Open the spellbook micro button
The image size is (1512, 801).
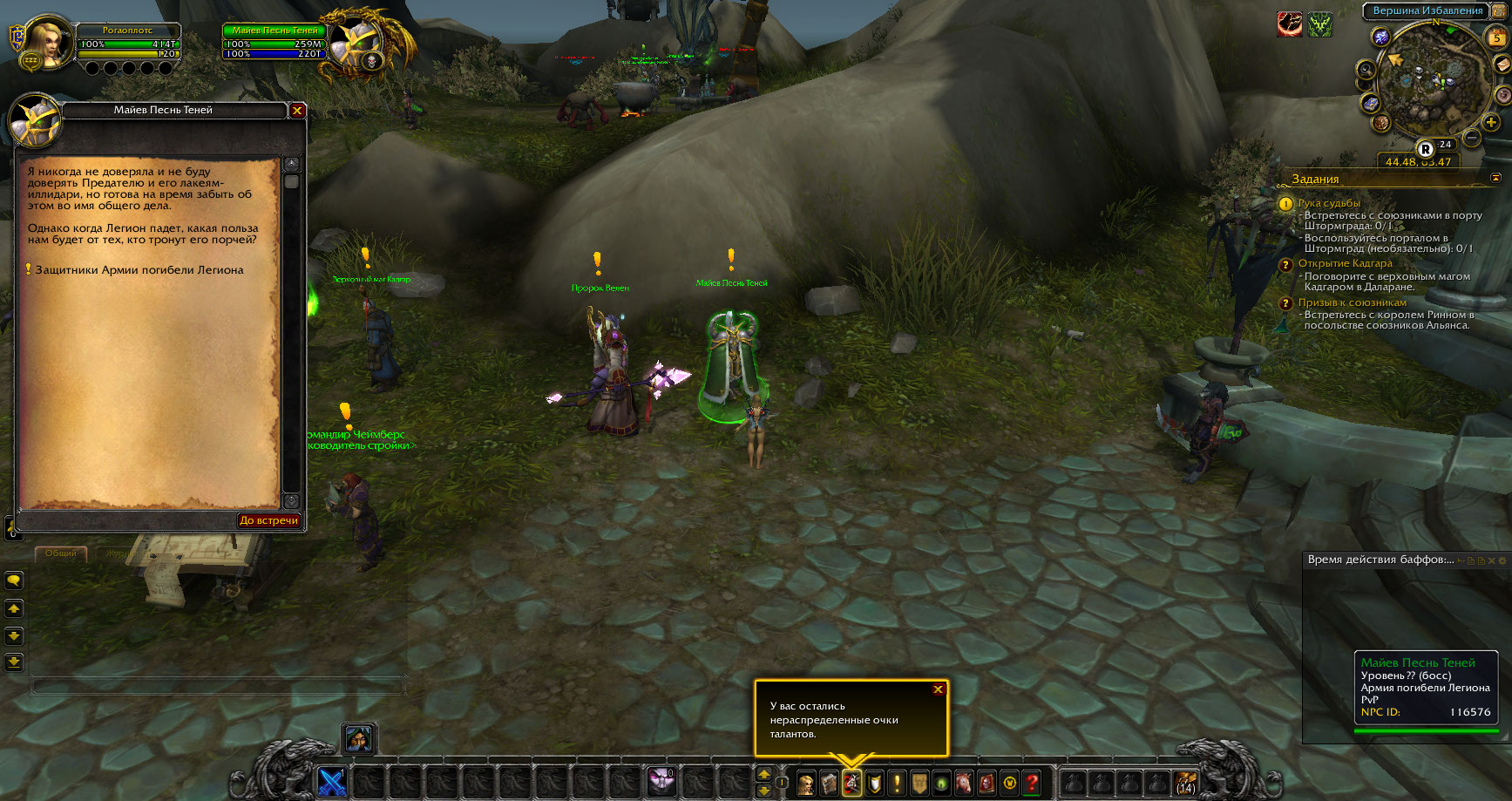(830, 783)
